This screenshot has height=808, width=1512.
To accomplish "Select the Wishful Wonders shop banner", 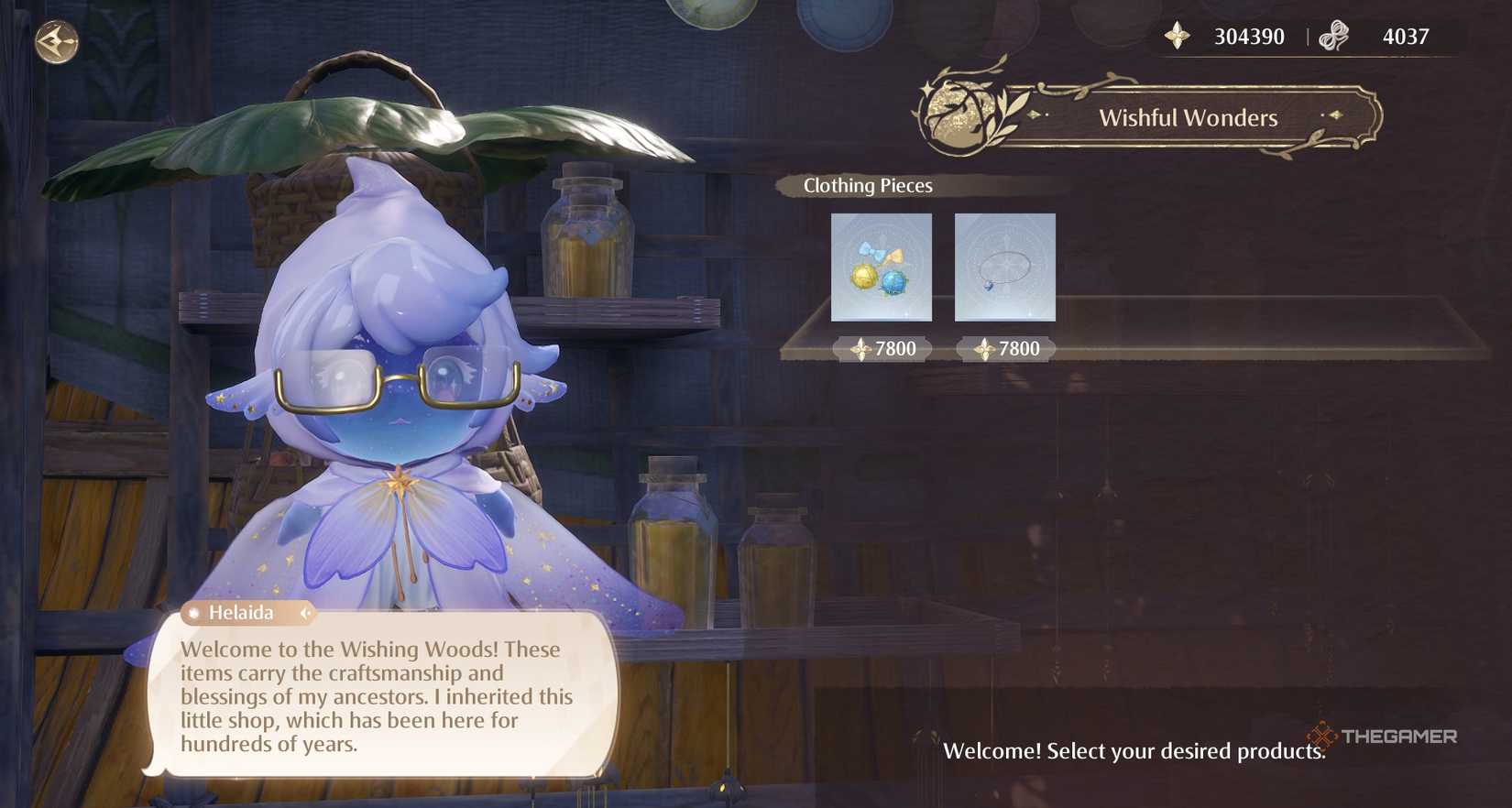I will pyautogui.click(x=1189, y=117).
